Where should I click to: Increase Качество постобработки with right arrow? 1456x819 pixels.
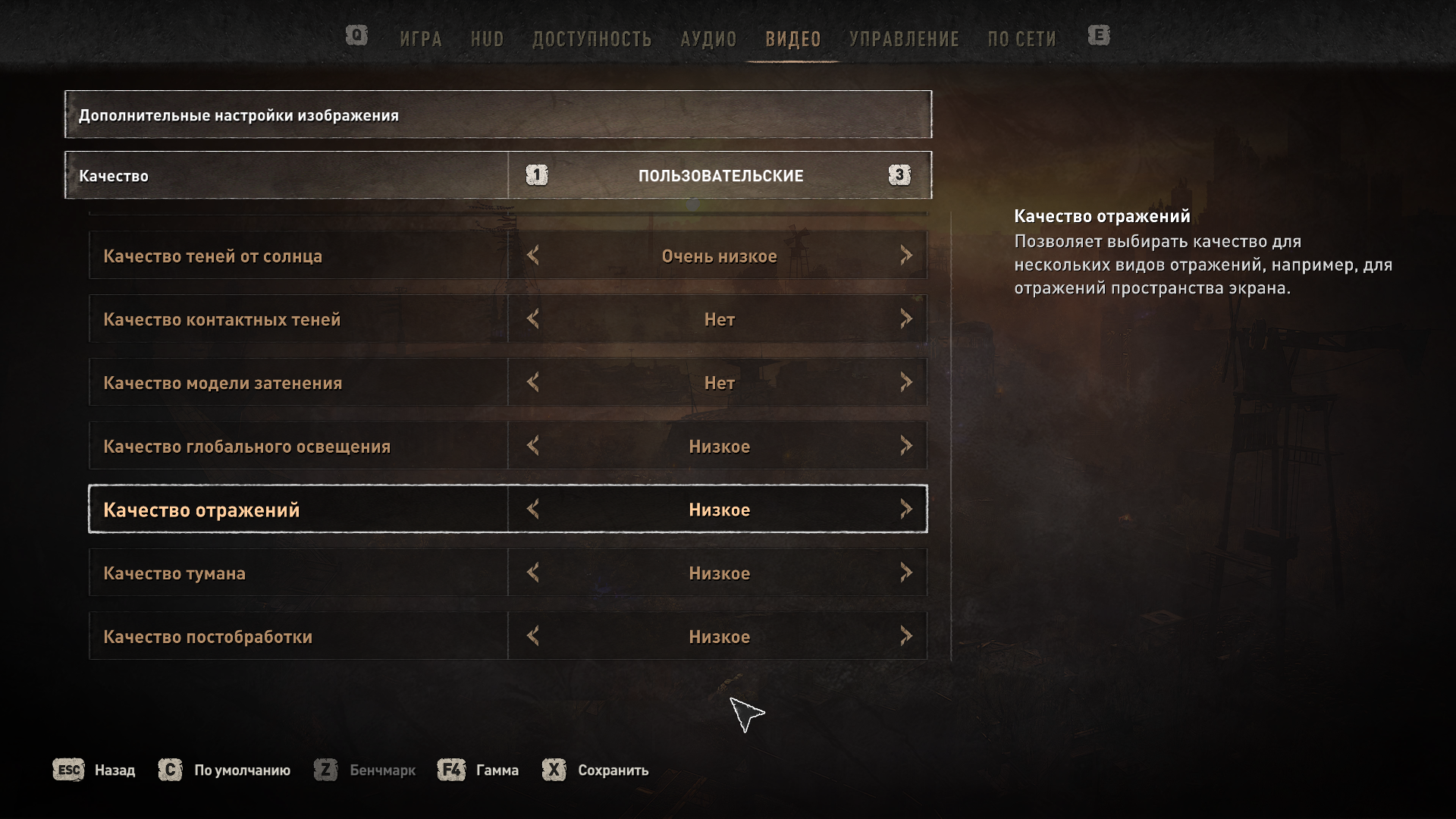point(905,636)
